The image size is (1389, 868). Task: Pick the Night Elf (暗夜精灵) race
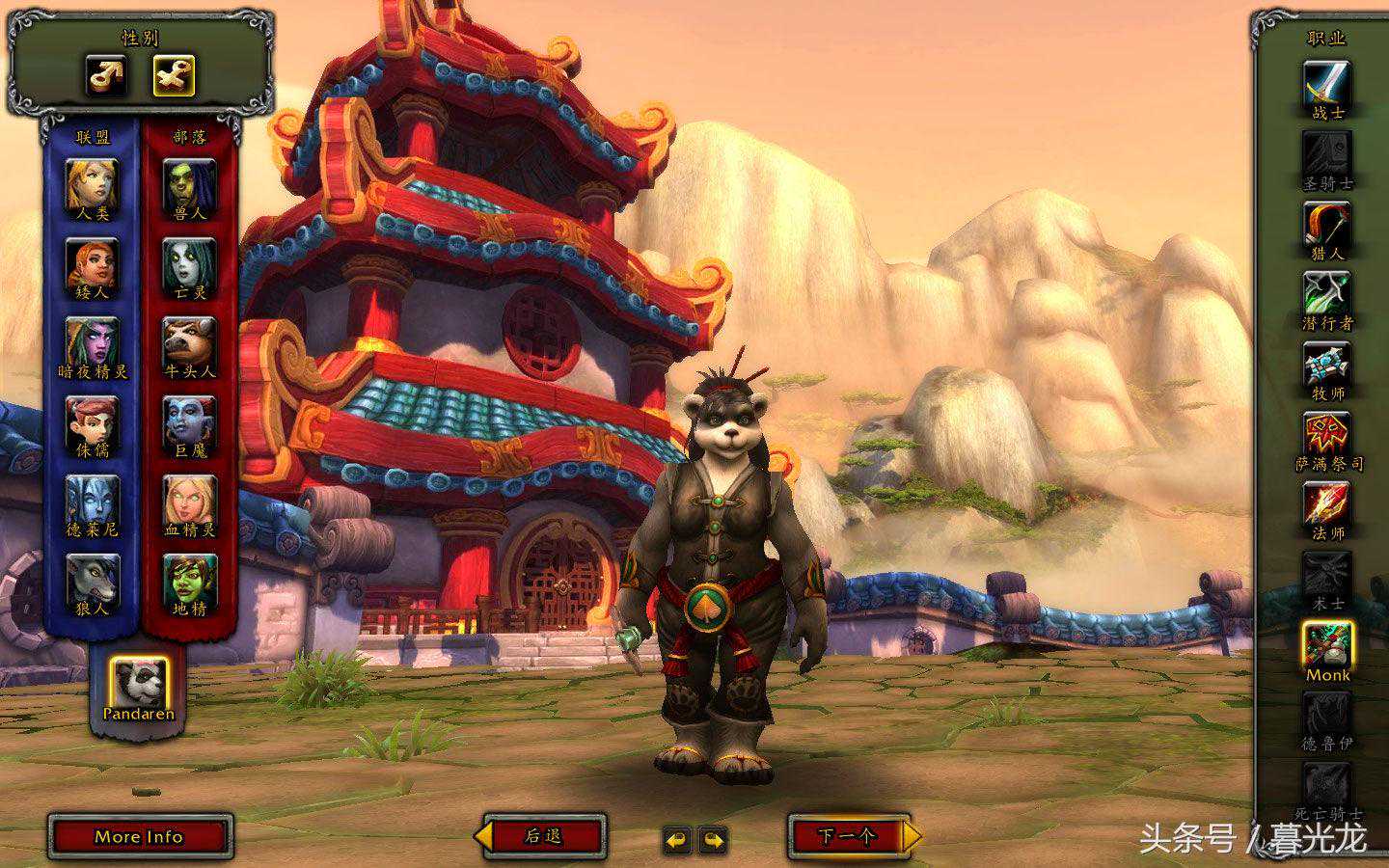pyautogui.click(x=93, y=343)
